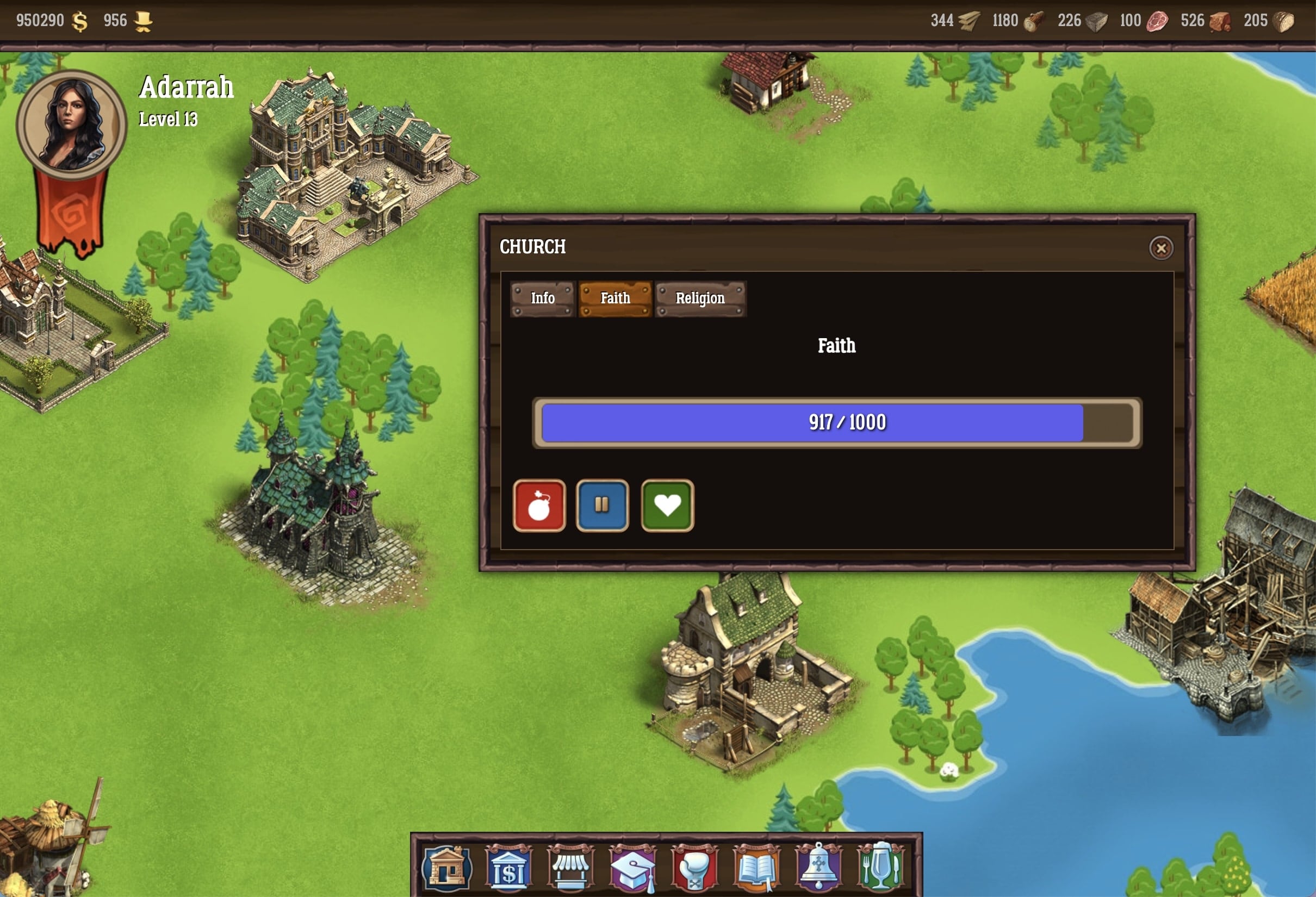The width and height of the screenshot is (1316, 897).
Task: Select the Faith tab
Action: pyautogui.click(x=615, y=298)
